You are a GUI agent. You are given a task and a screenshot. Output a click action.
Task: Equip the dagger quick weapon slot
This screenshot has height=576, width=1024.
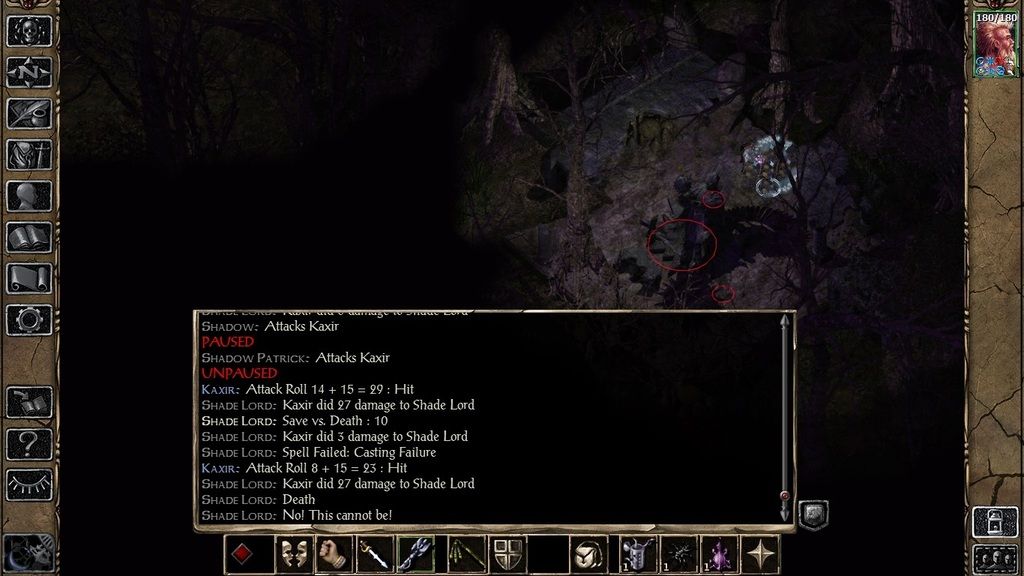pyautogui.click(x=373, y=554)
